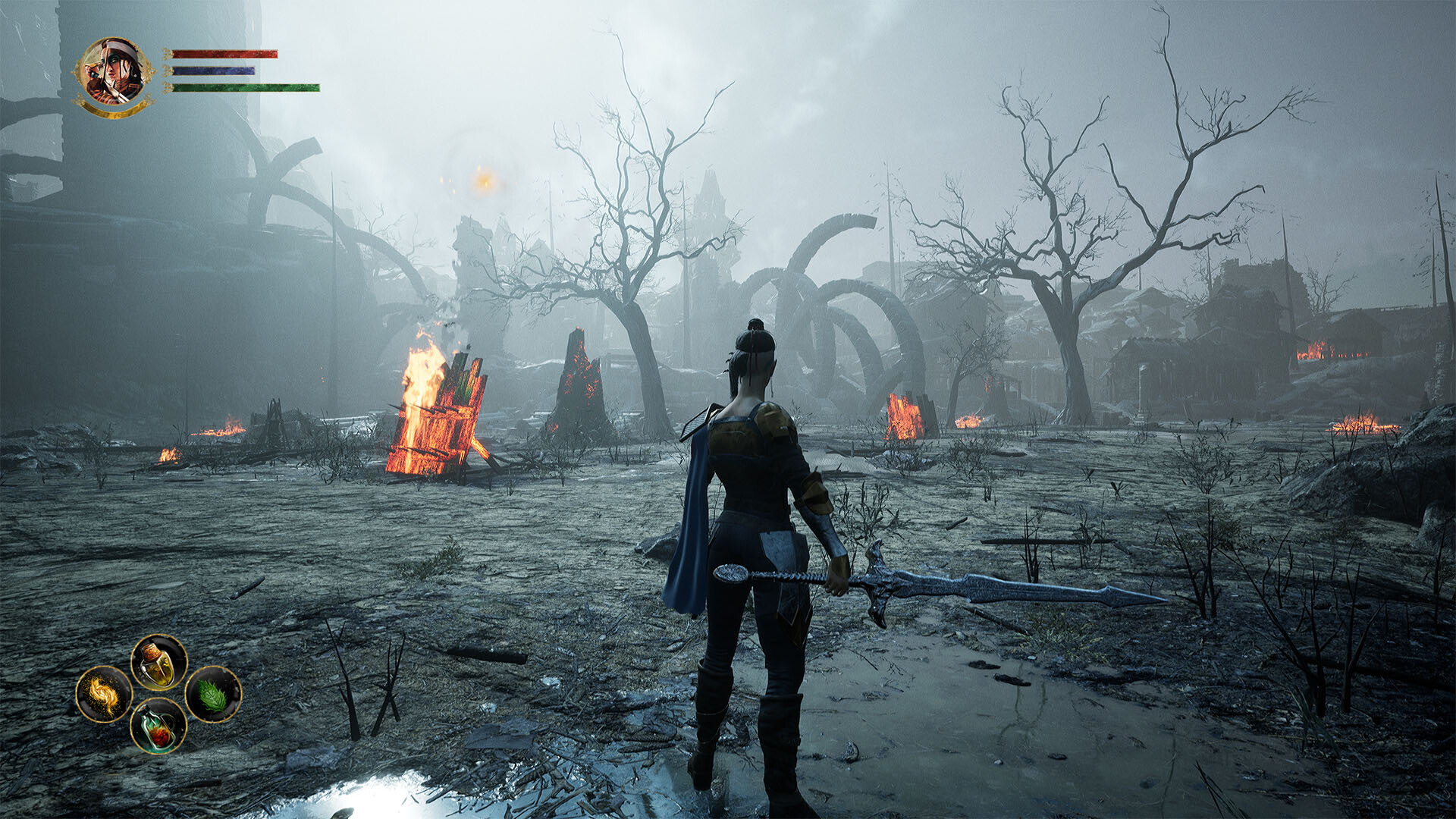
Task: Choose the green leaf herb slot
Action: coord(213,694)
